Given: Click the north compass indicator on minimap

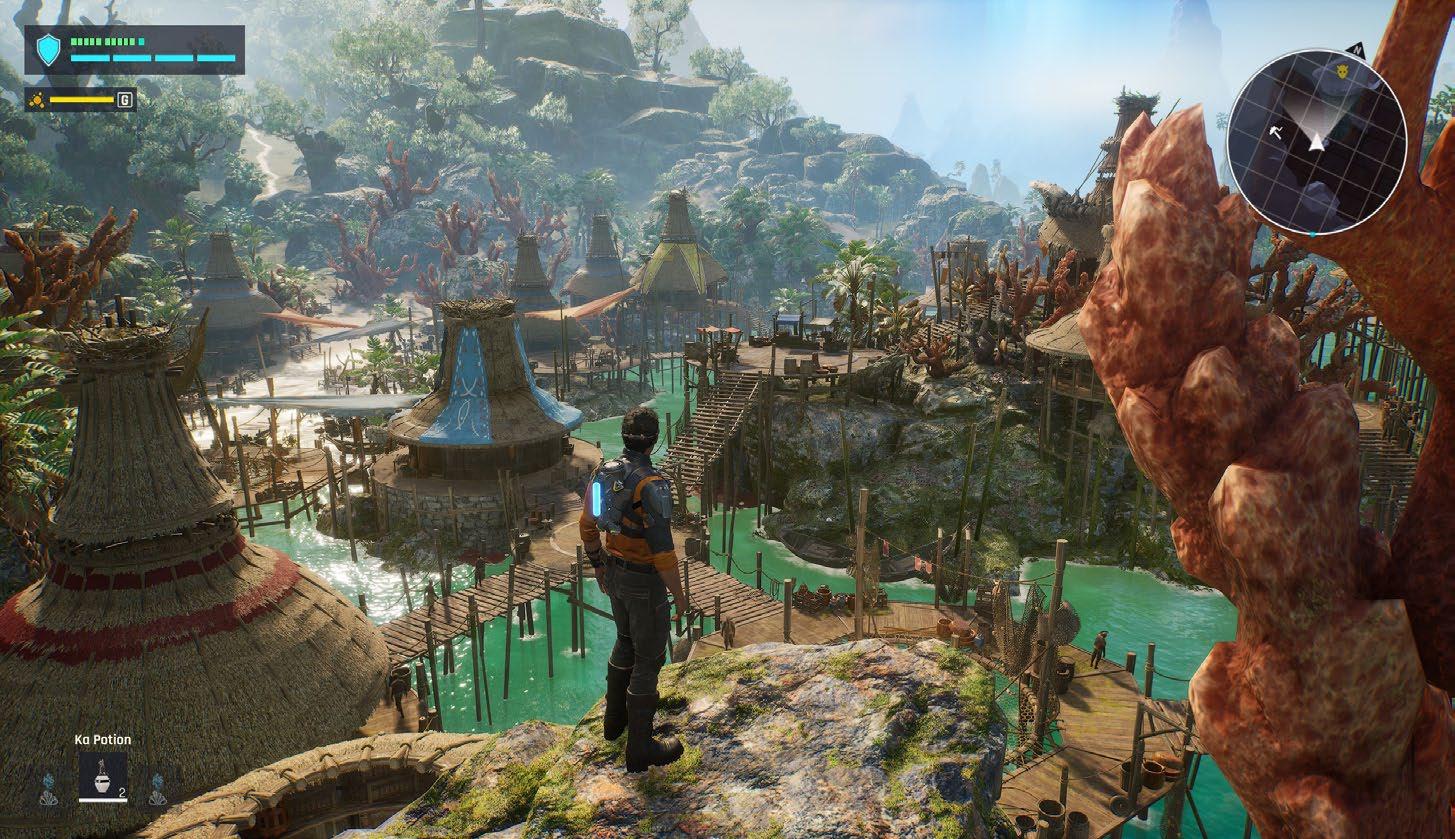Looking at the screenshot, I should [x=1357, y=48].
